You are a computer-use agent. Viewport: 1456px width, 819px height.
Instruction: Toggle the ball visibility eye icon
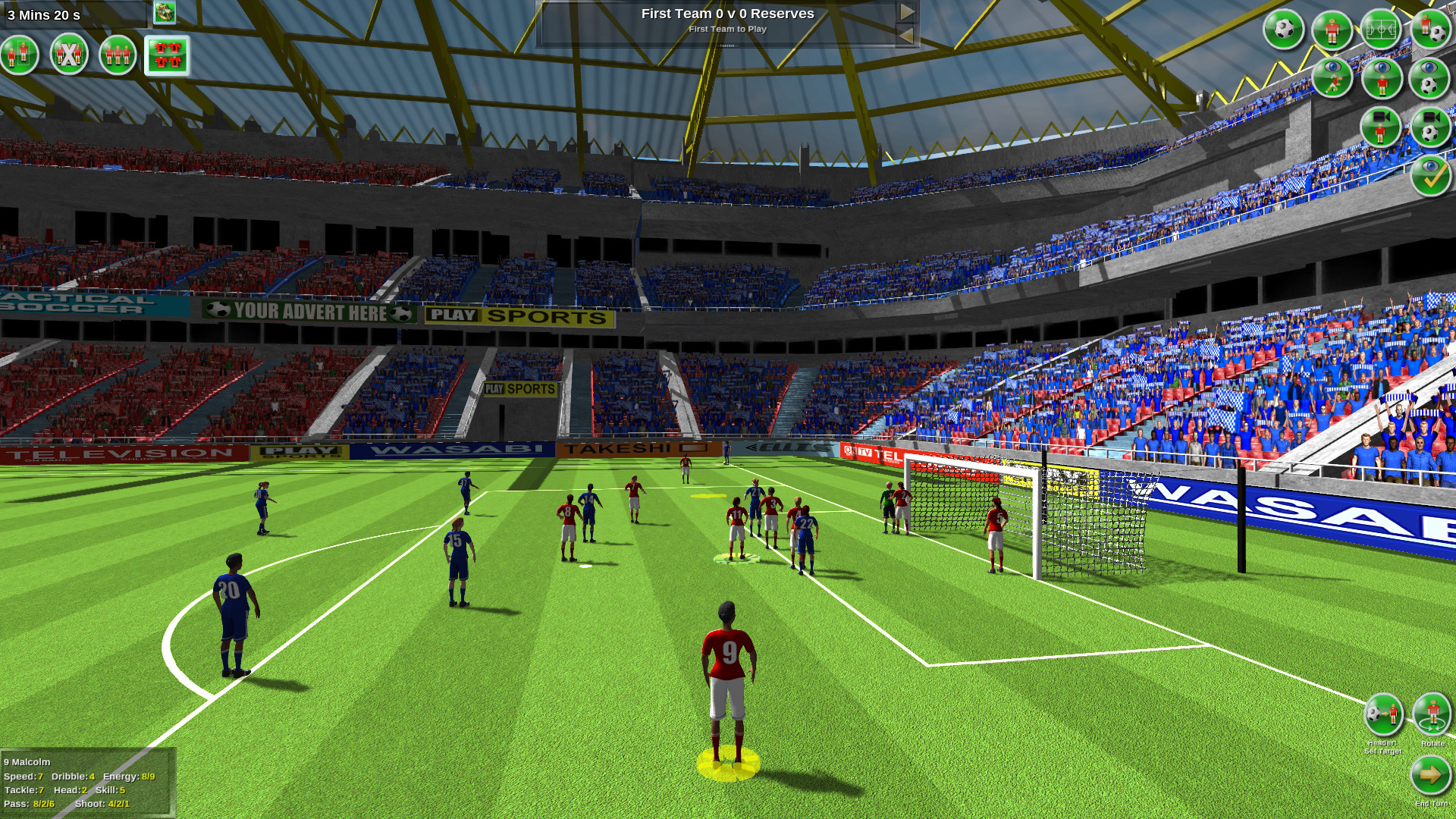[x=1428, y=80]
